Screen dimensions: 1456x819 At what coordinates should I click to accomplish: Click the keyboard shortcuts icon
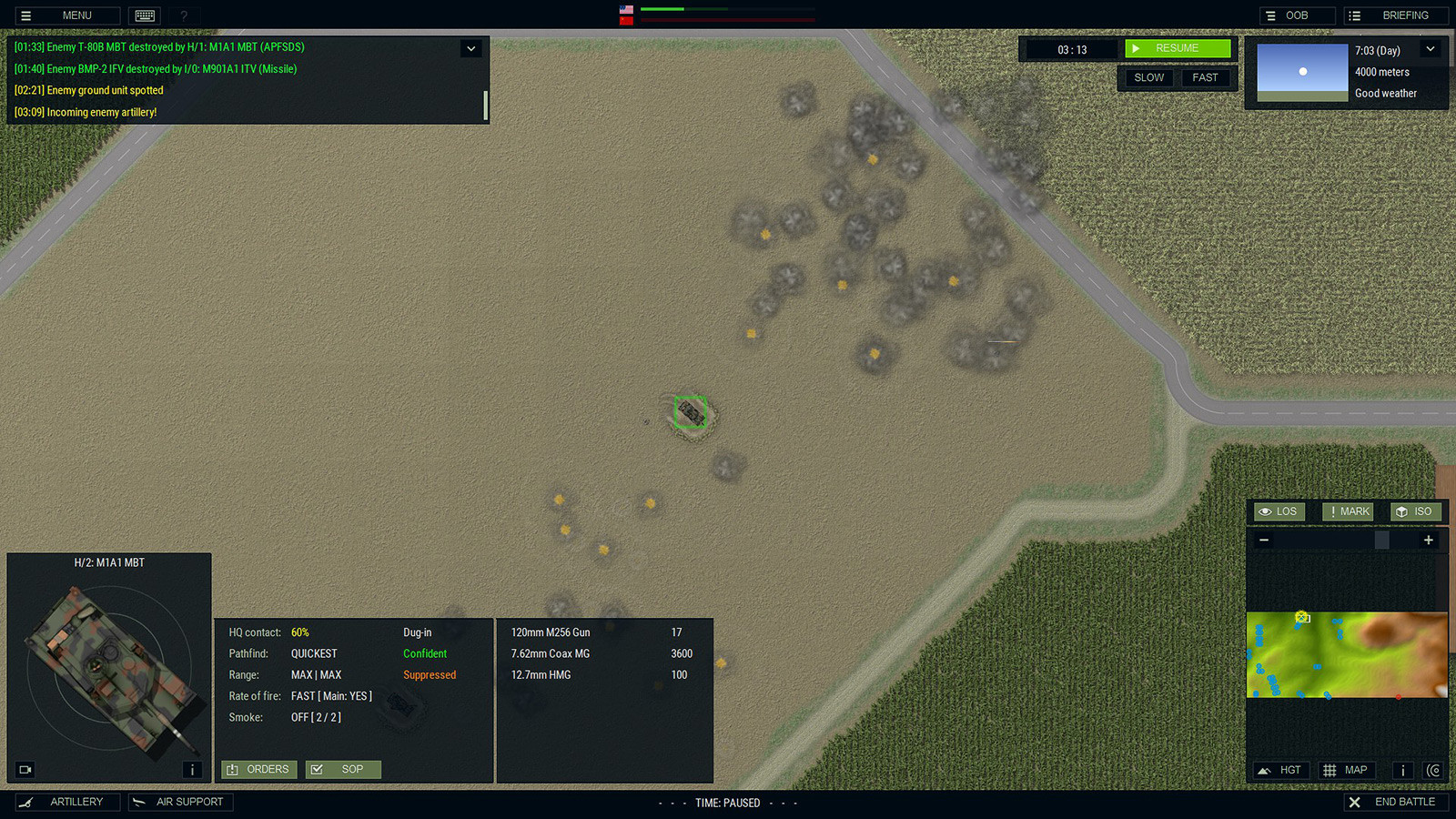[145, 15]
